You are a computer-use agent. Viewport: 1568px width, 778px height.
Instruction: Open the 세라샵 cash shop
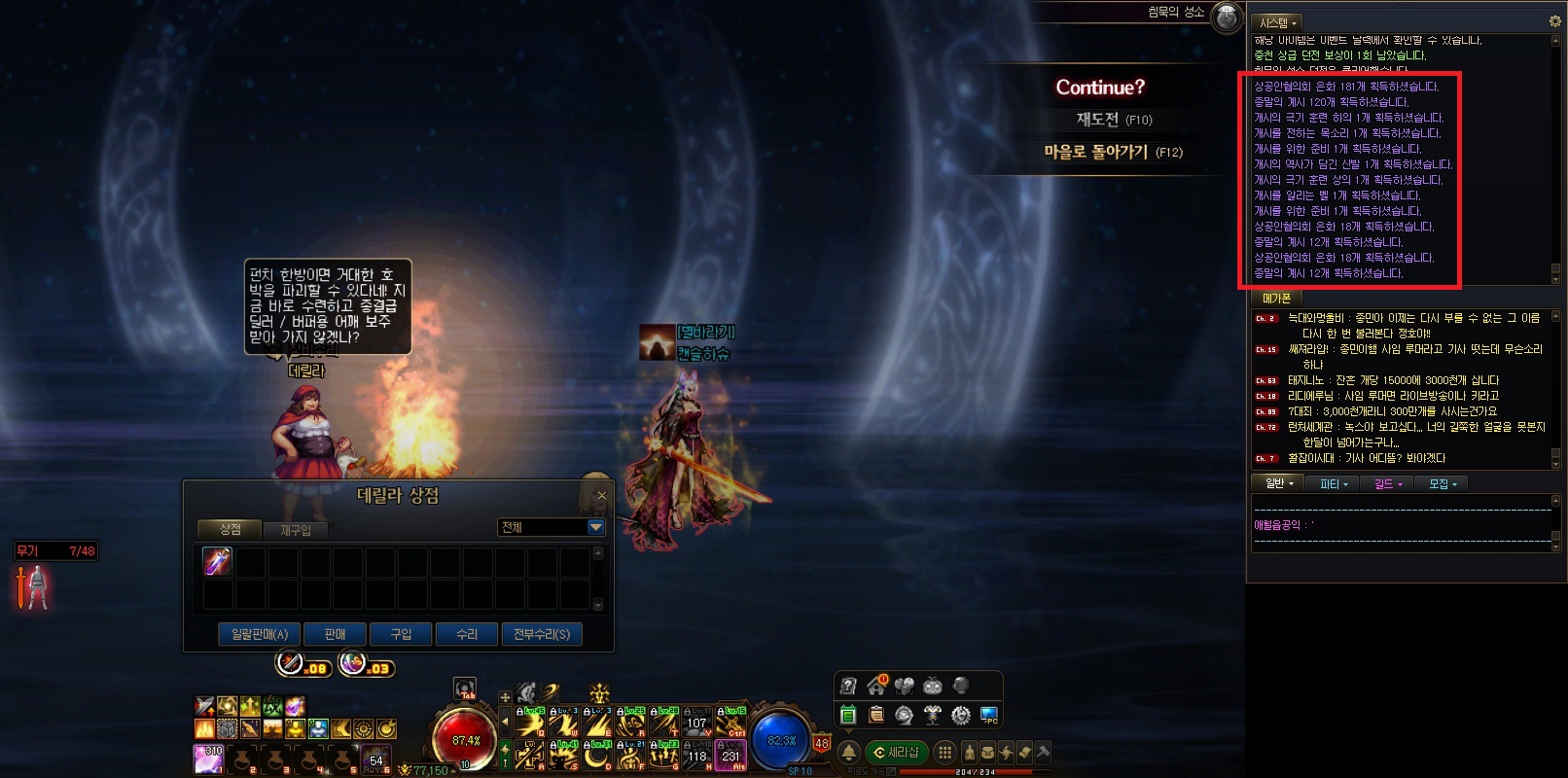[896, 752]
